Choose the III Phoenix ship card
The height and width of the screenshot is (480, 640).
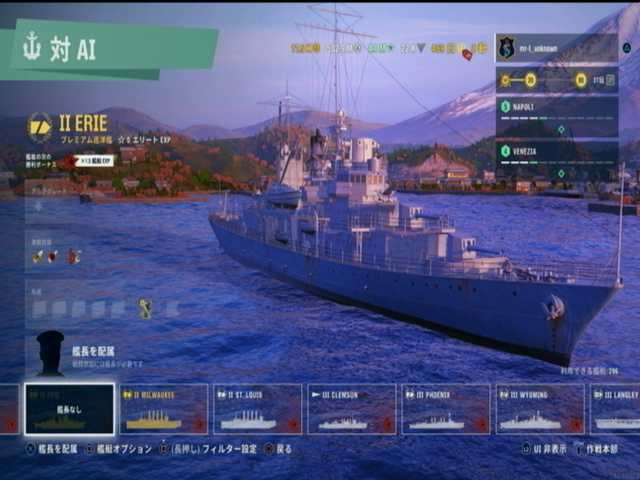446,410
